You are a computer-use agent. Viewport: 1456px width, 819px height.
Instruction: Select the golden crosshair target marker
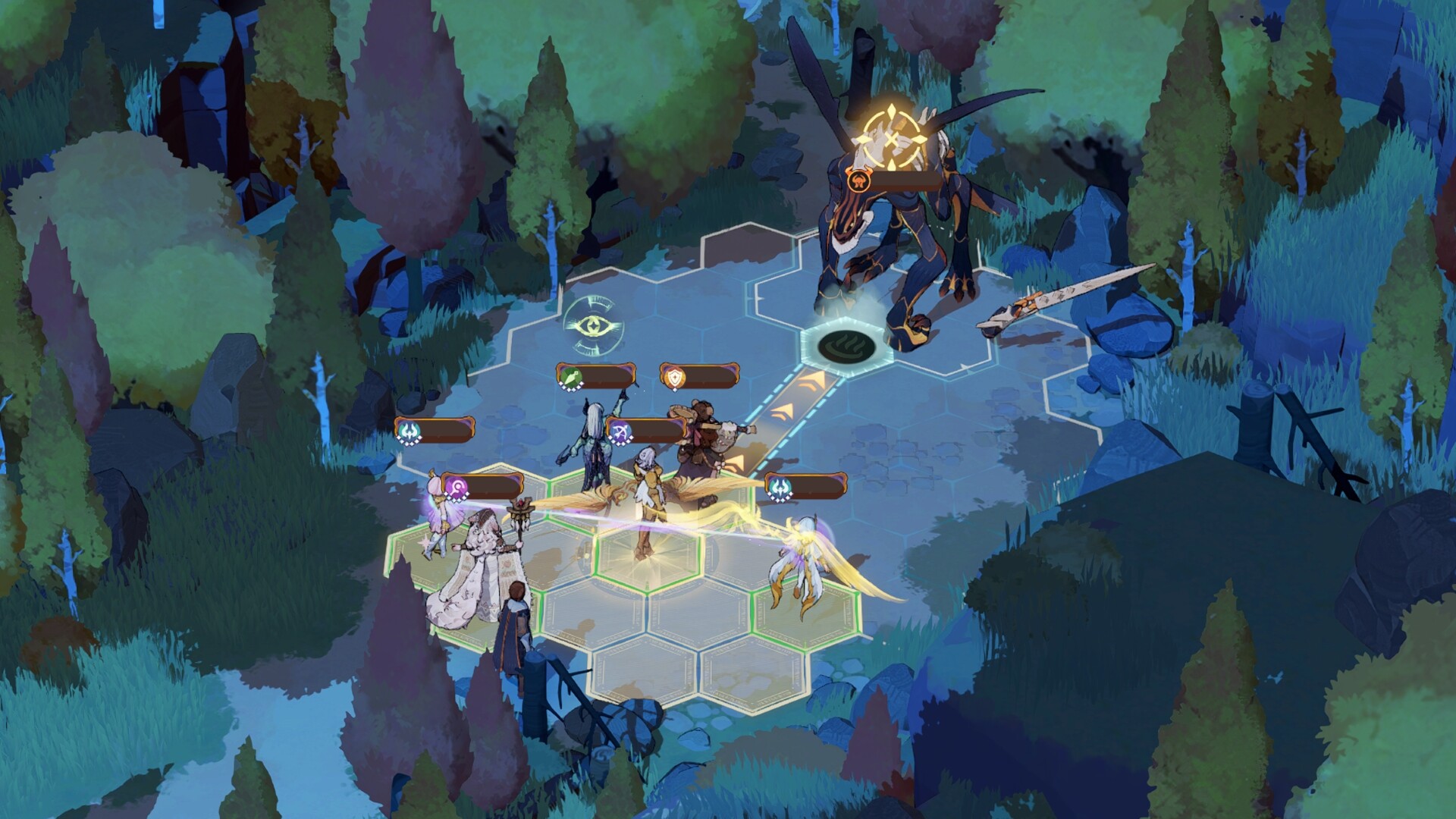pyautogui.click(x=895, y=140)
